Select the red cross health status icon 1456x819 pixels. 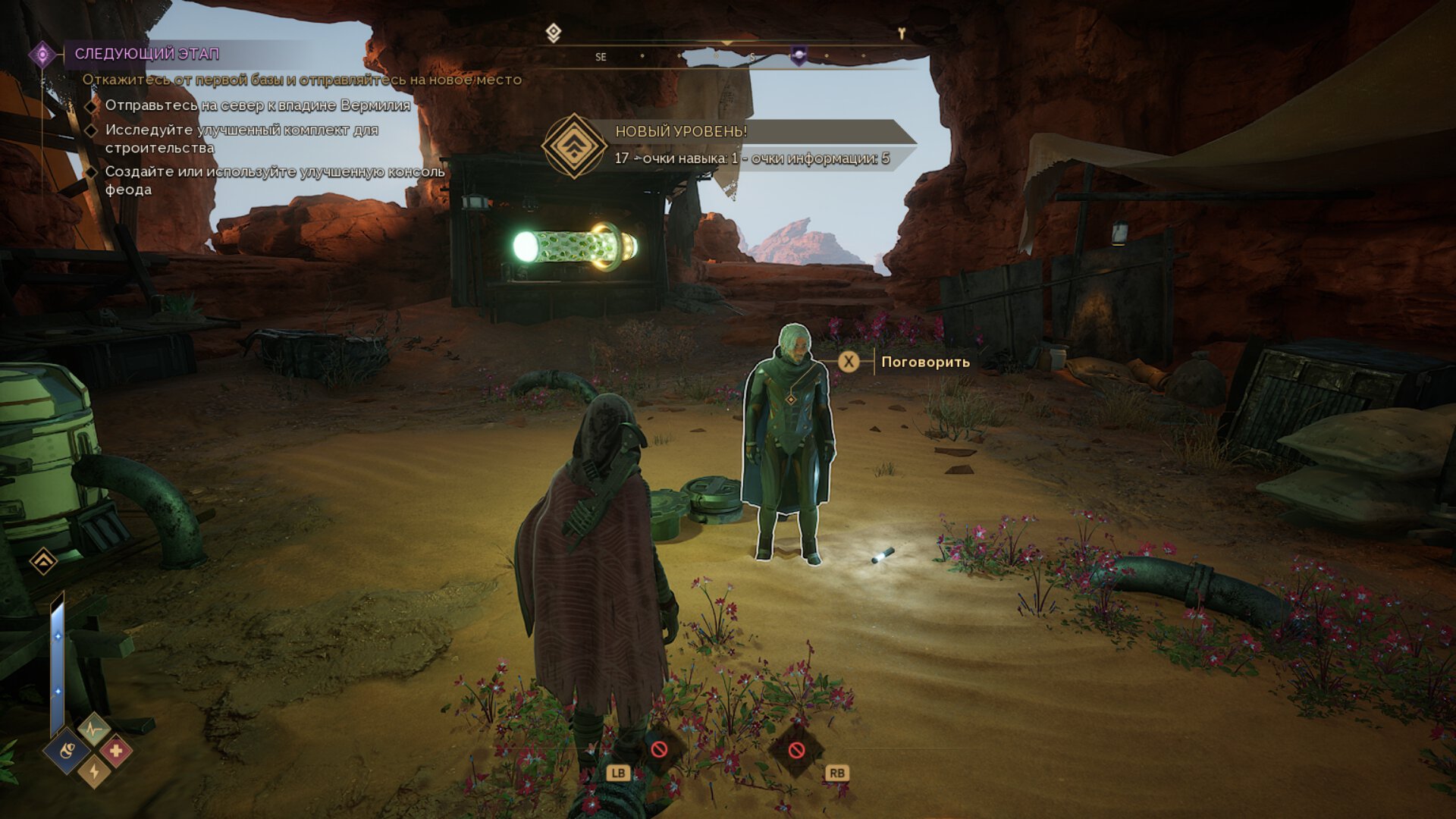pos(116,751)
